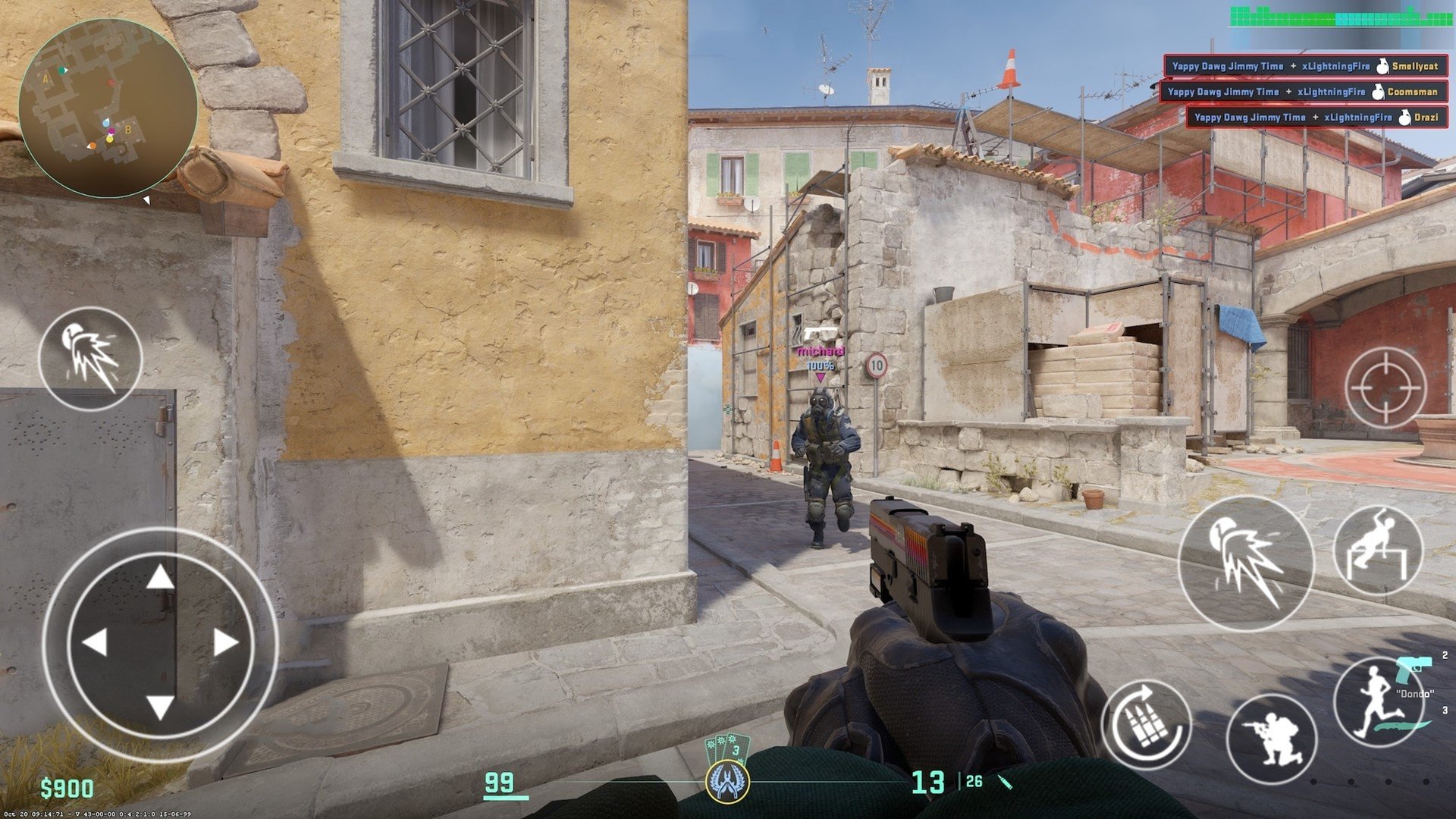Move left with the d-pad left arrow
Image resolution: width=1456 pixels, height=819 pixels.
pos(96,643)
